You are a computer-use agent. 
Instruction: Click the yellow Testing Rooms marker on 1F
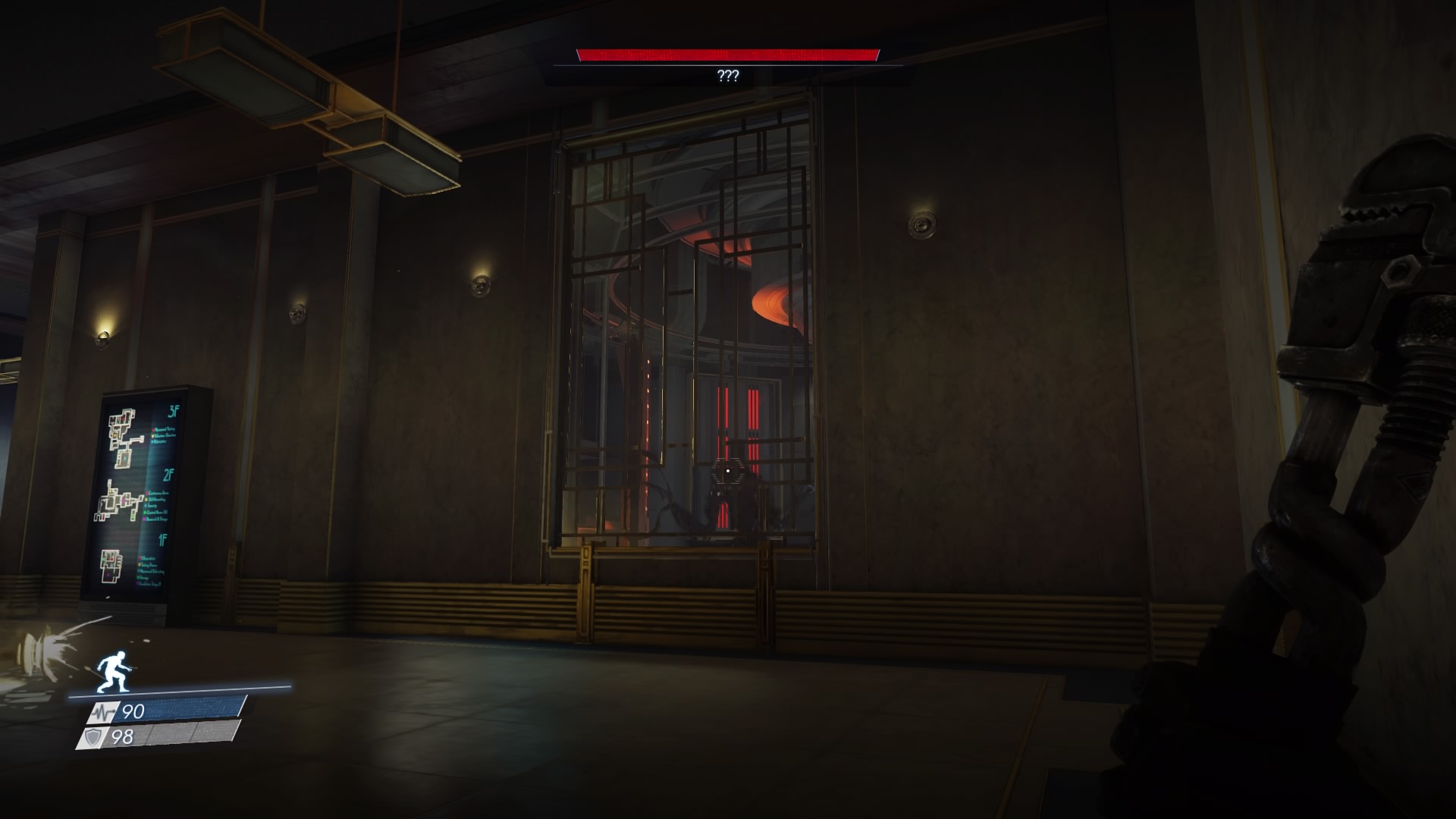point(140,564)
